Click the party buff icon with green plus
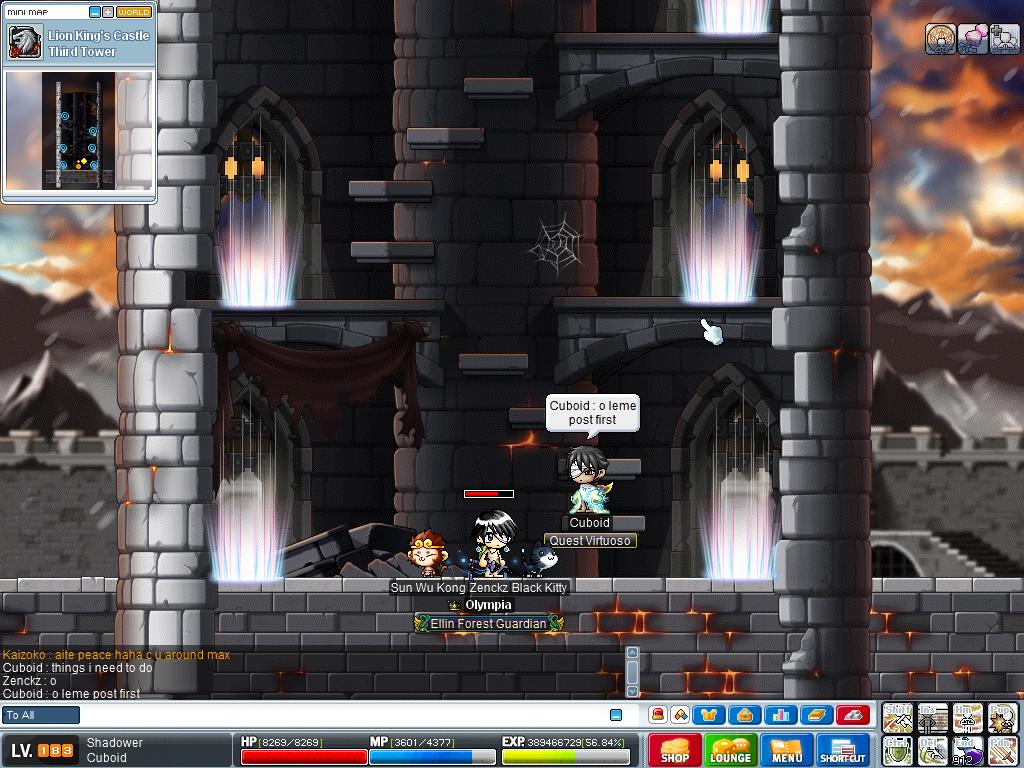Viewport: 1024px width, 768px height. [1004, 39]
